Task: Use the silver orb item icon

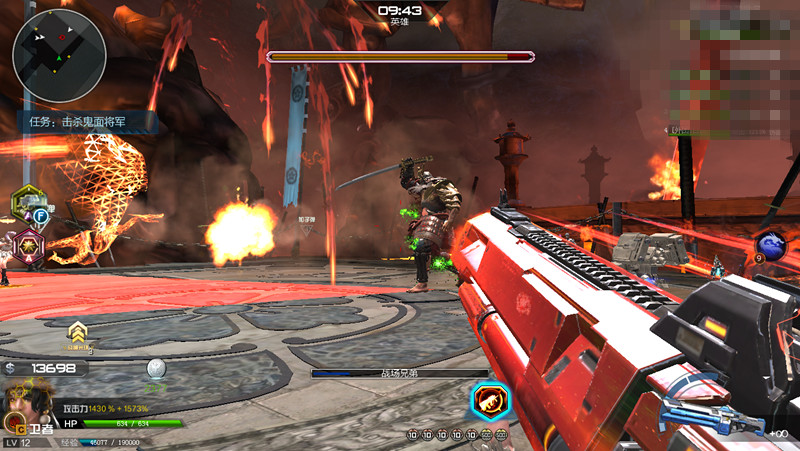Action: tap(156, 369)
